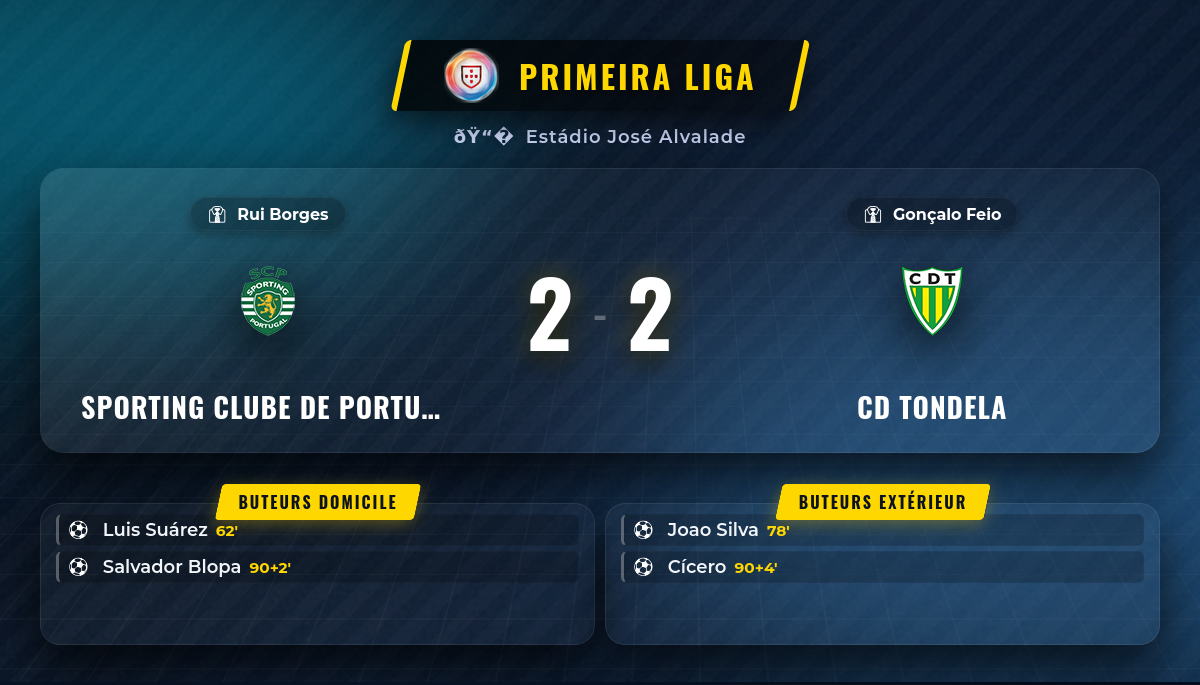Click the CD Tondela team name

tap(932, 408)
